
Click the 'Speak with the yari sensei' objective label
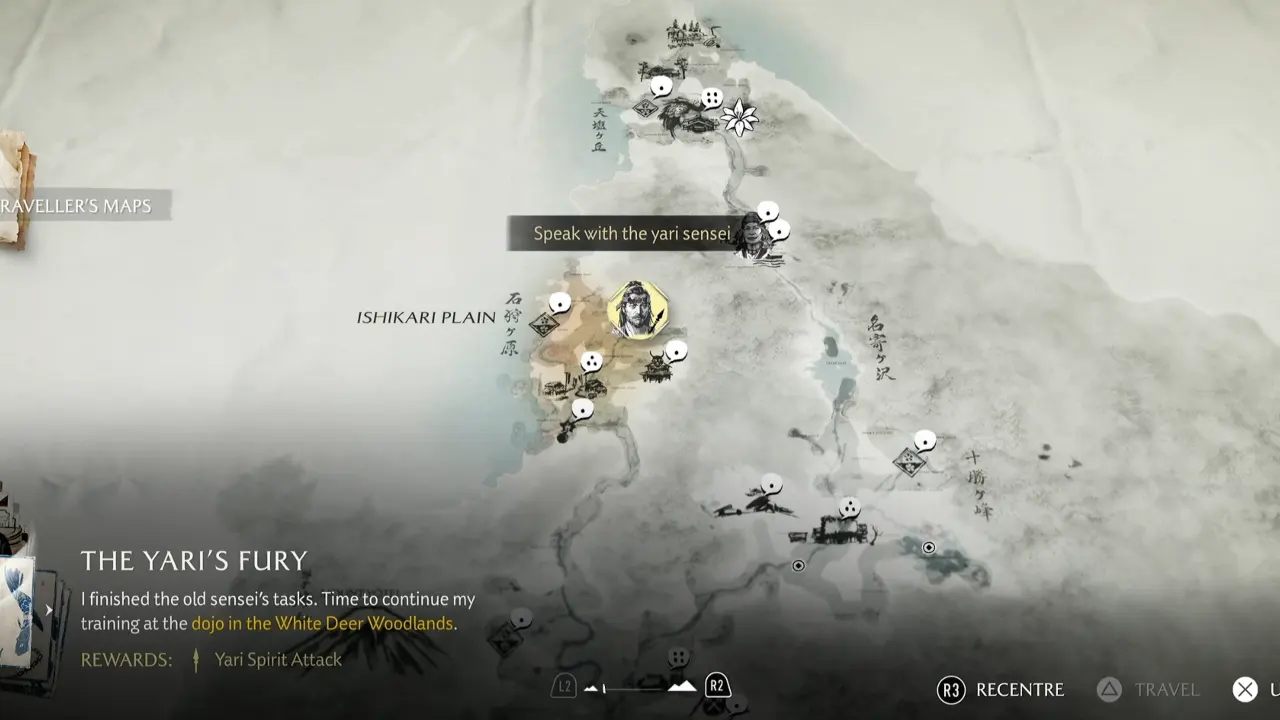click(x=631, y=234)
